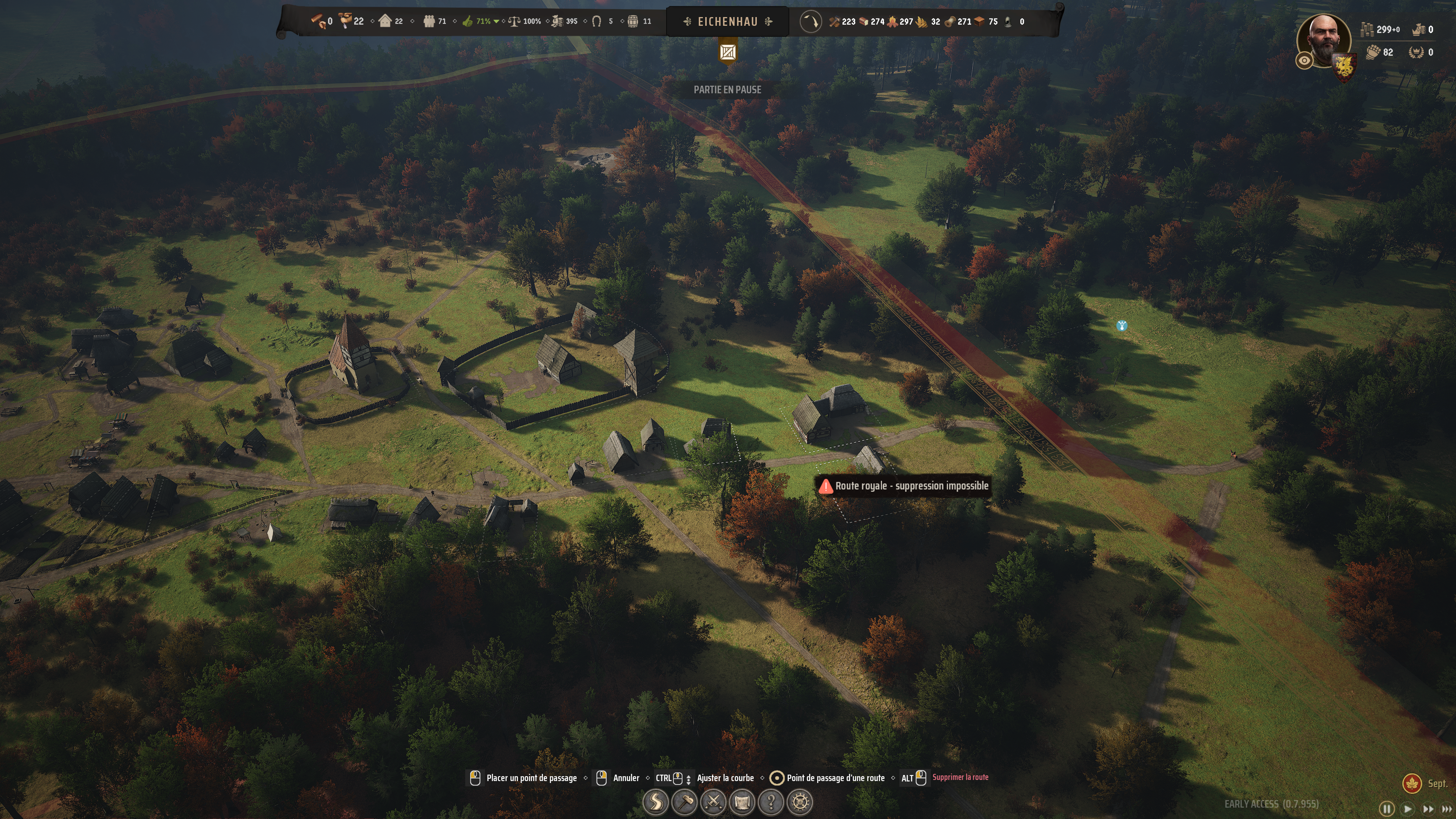Click the circular compass dial in top bar
The image size is (1456, 819).
[811, 22]
